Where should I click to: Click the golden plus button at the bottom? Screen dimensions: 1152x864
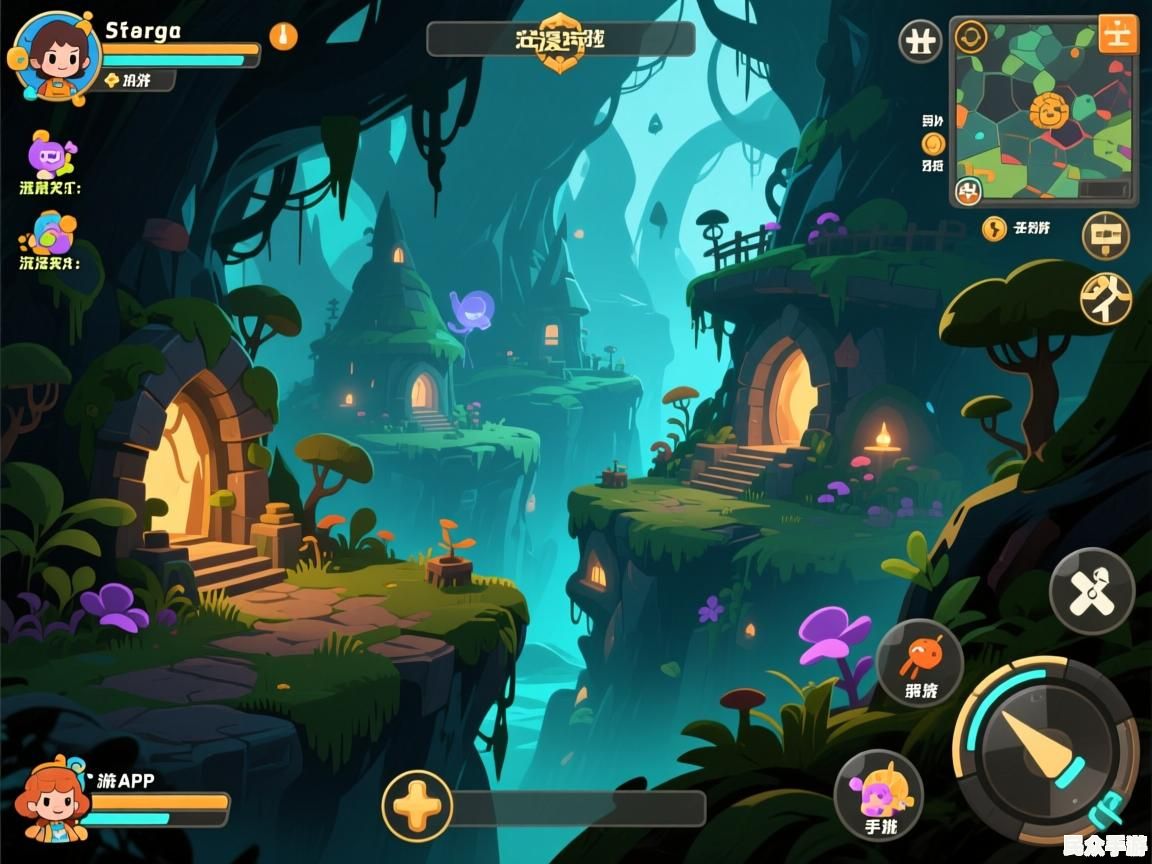tap(417, 805)
